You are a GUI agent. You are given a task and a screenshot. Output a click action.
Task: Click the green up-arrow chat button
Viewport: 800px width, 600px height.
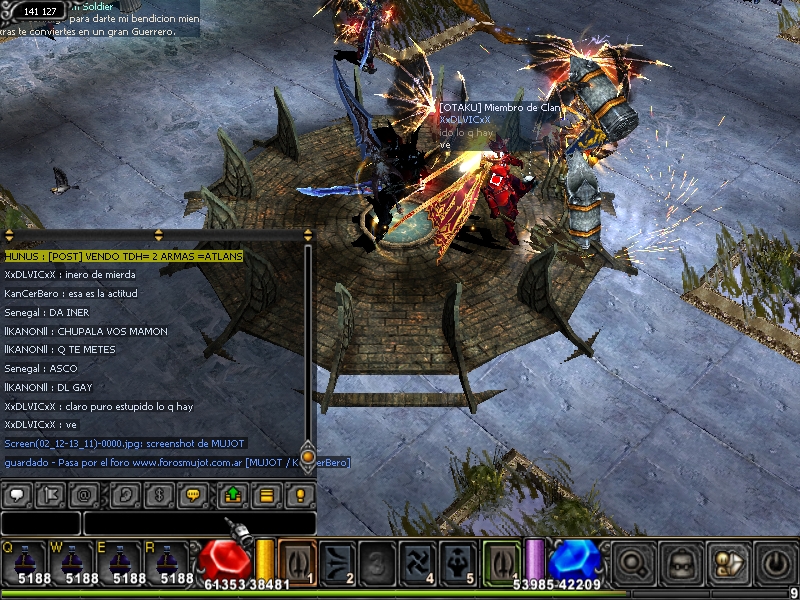[x=233, y=494]
